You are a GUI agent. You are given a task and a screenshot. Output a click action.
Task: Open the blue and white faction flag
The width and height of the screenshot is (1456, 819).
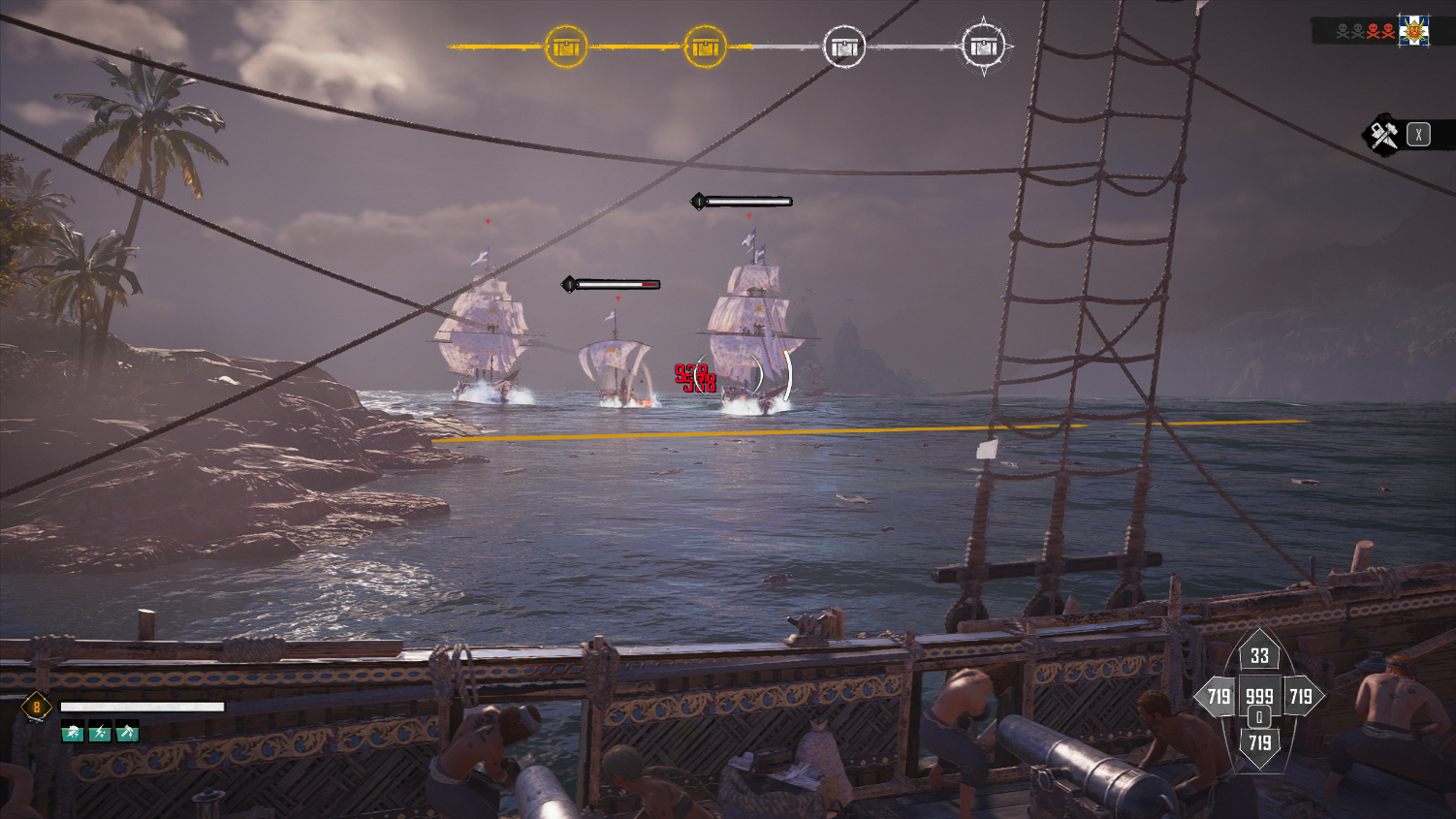tap(1413, 31)
